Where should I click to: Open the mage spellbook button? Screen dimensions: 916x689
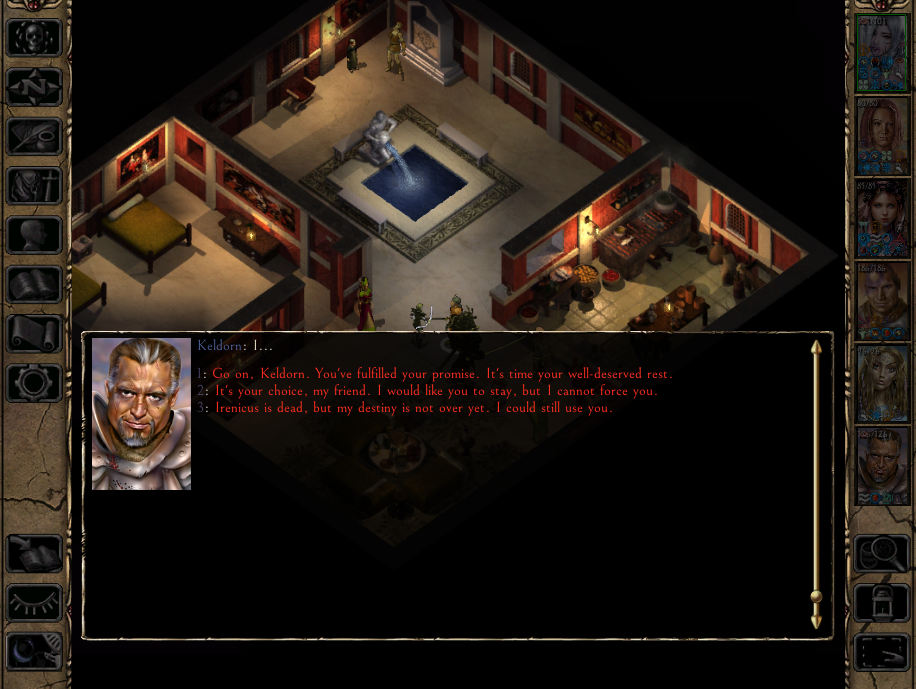pyautogui.click(x=35, y=284)
